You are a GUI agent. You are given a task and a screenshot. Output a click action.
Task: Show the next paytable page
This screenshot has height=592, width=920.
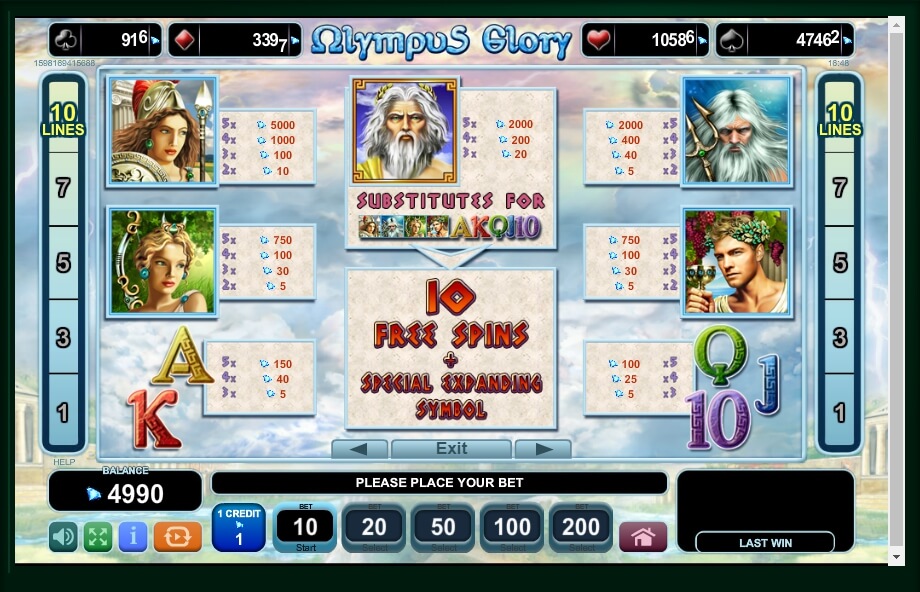[542, 449]
